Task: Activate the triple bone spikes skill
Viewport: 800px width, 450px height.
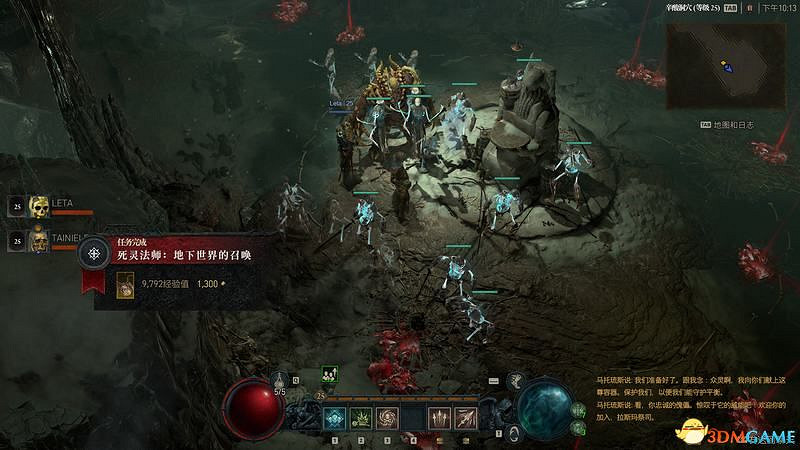Action: (x=439, y=418)
